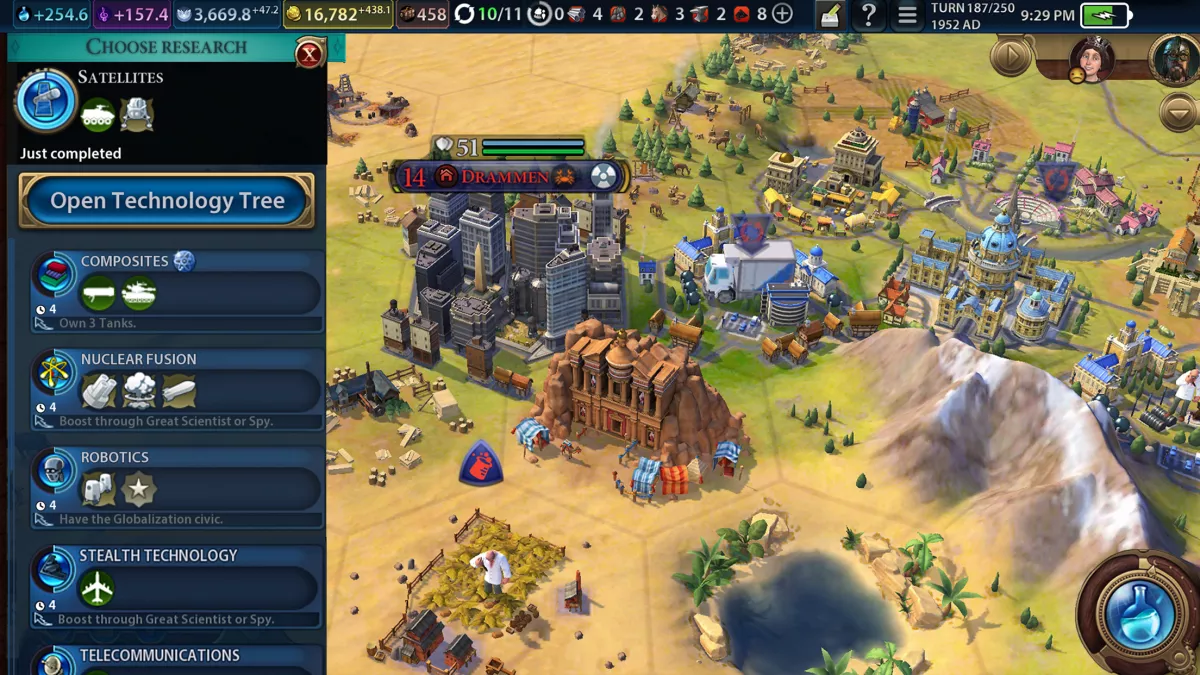Close the Choose Research panel
This screenshot has width=1200, height=675.
point(309,54)
